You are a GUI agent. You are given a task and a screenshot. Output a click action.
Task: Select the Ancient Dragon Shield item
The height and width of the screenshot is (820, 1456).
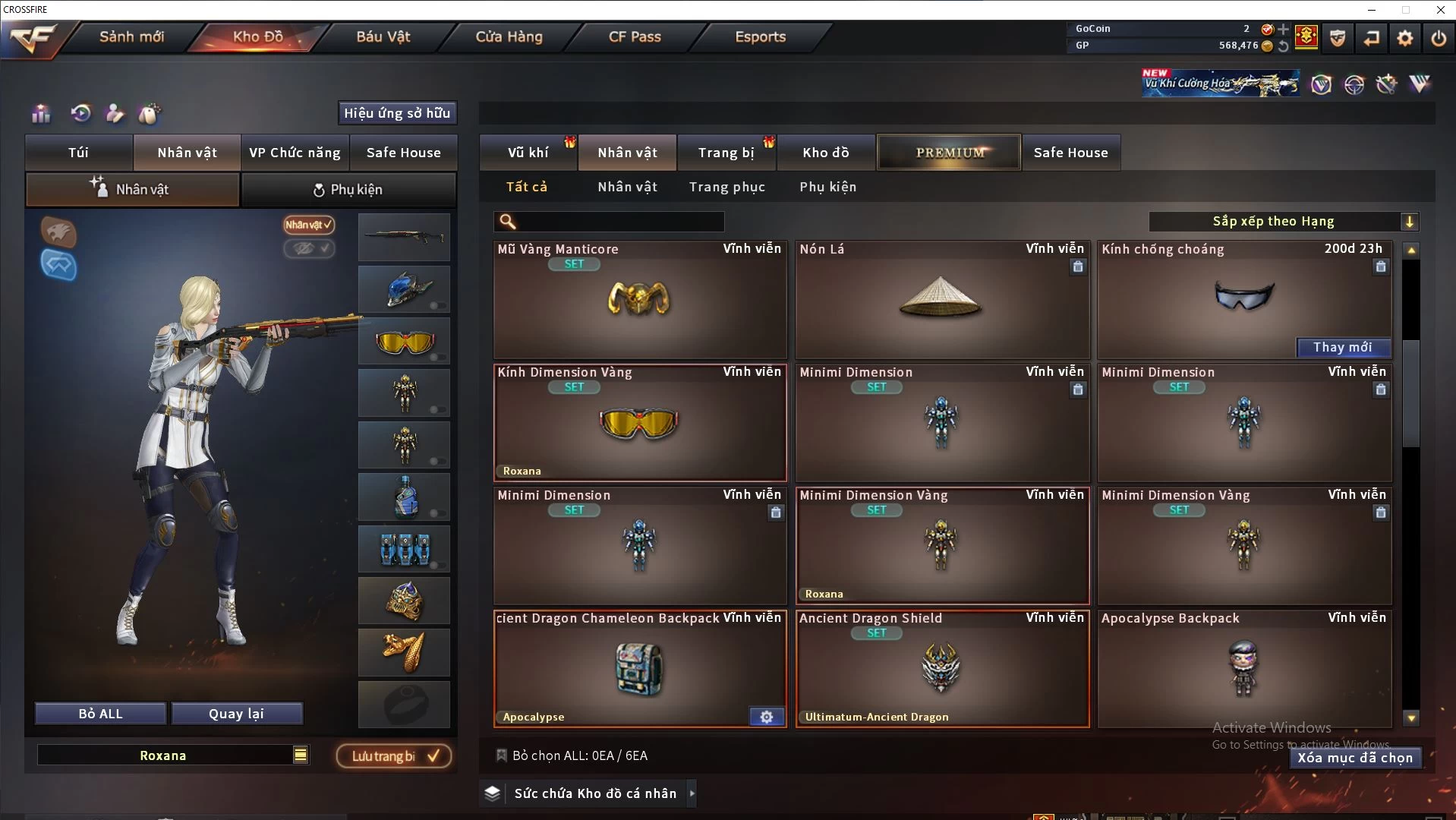(941, 668)
